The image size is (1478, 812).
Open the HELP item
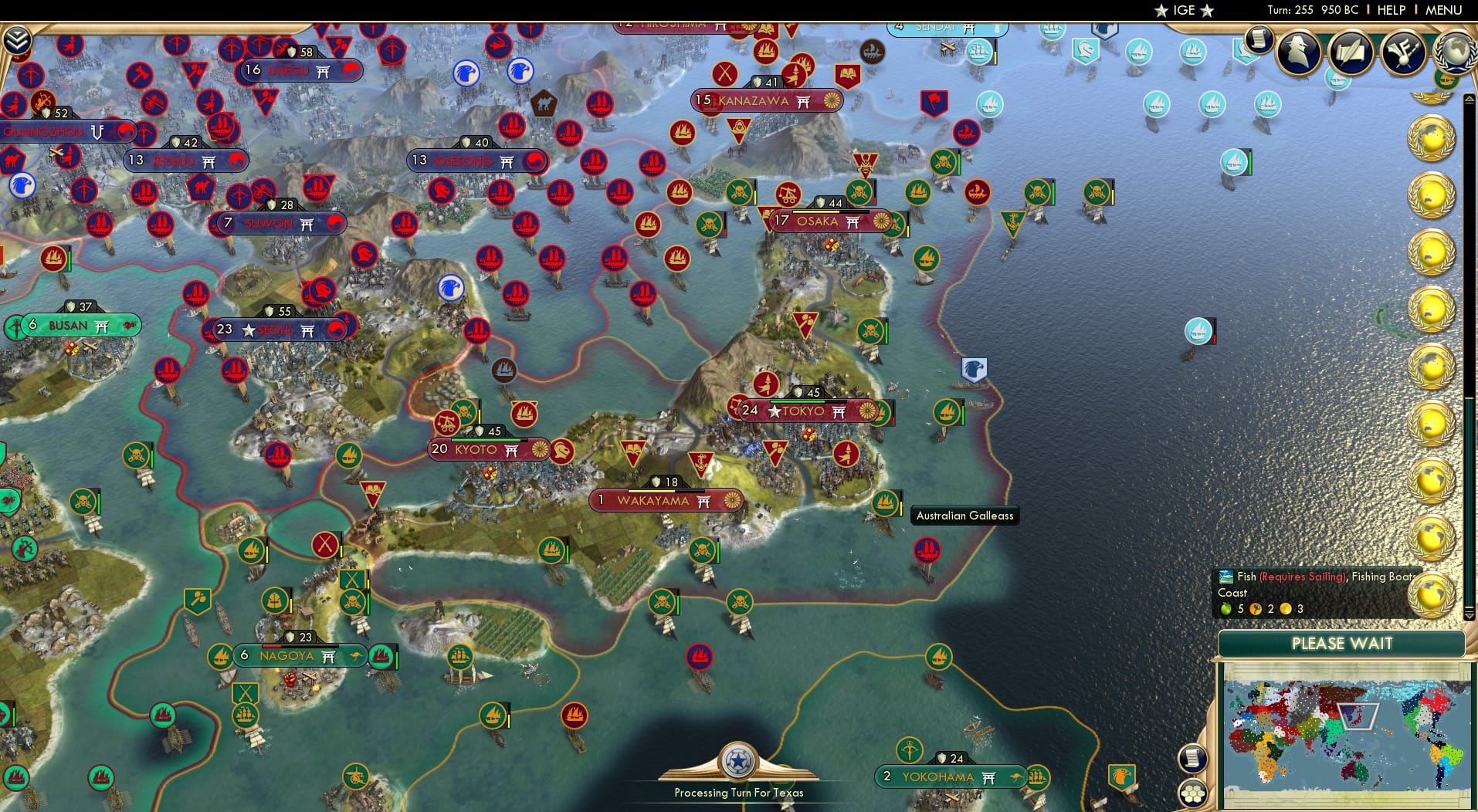pos(1391,10)
